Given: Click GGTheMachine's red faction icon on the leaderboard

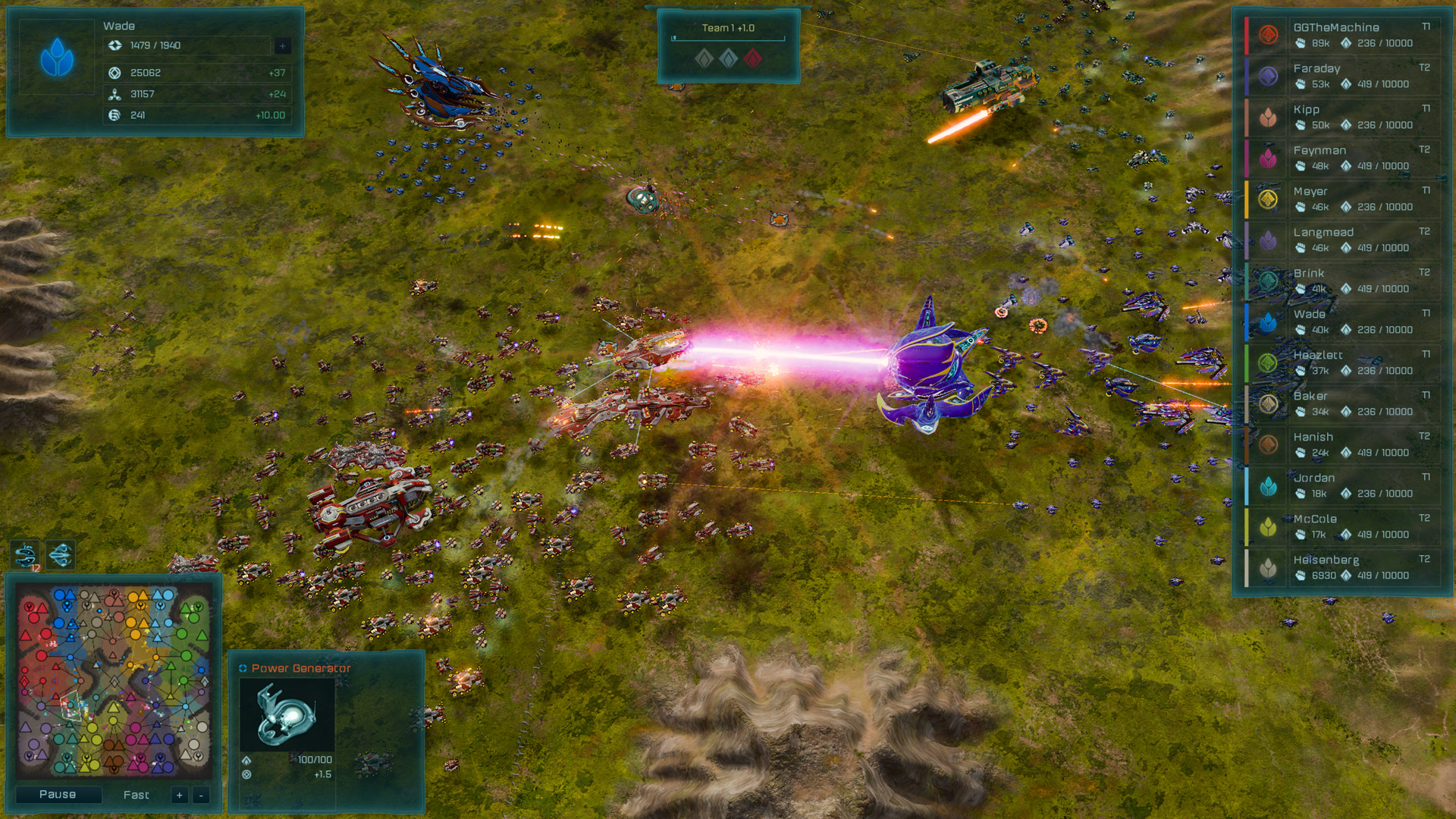Looking at the screenshot, I should tap(1268, 35).
